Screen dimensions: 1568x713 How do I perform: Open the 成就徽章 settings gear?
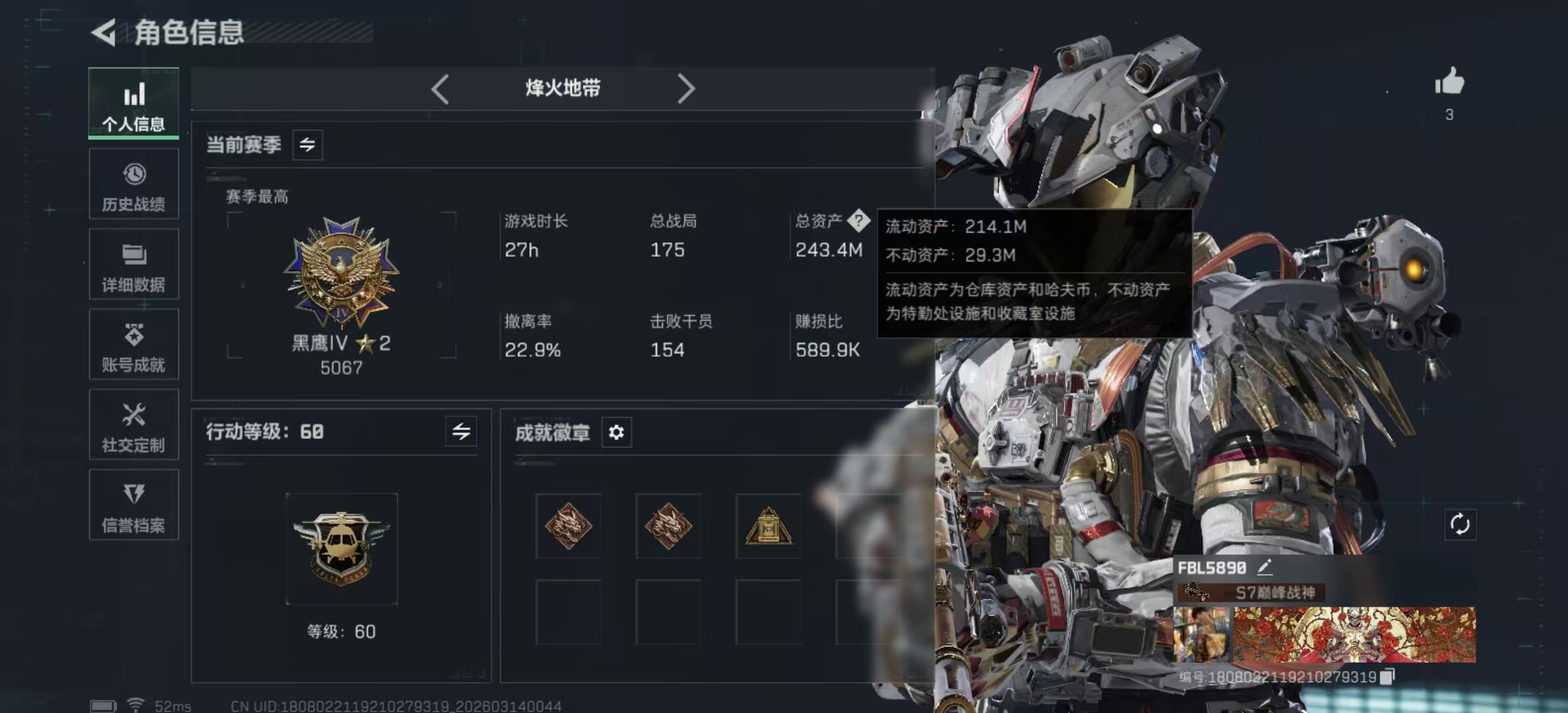pyautogui.click(x=616, y=432)
